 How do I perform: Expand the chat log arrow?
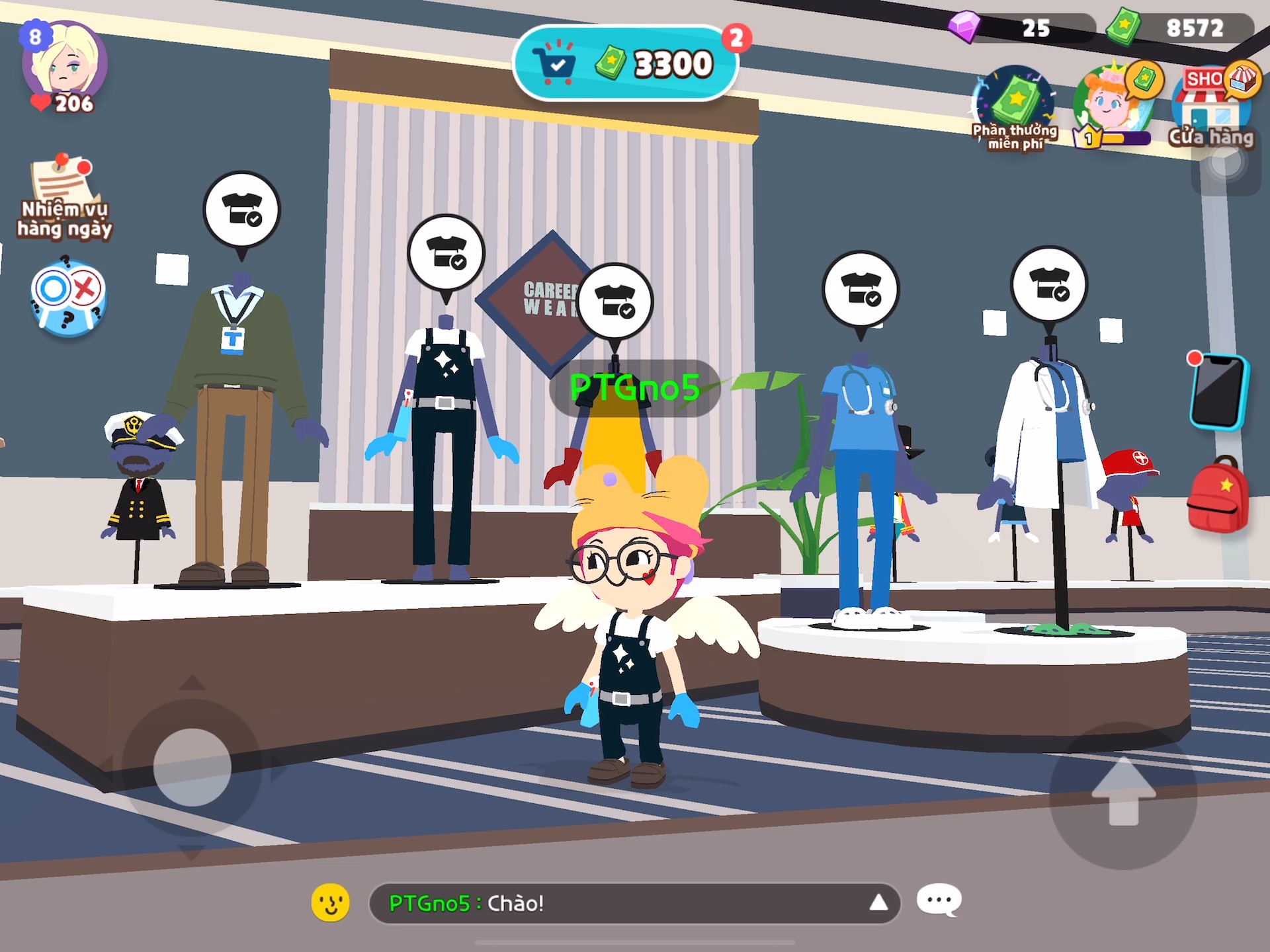coord(878,902)
